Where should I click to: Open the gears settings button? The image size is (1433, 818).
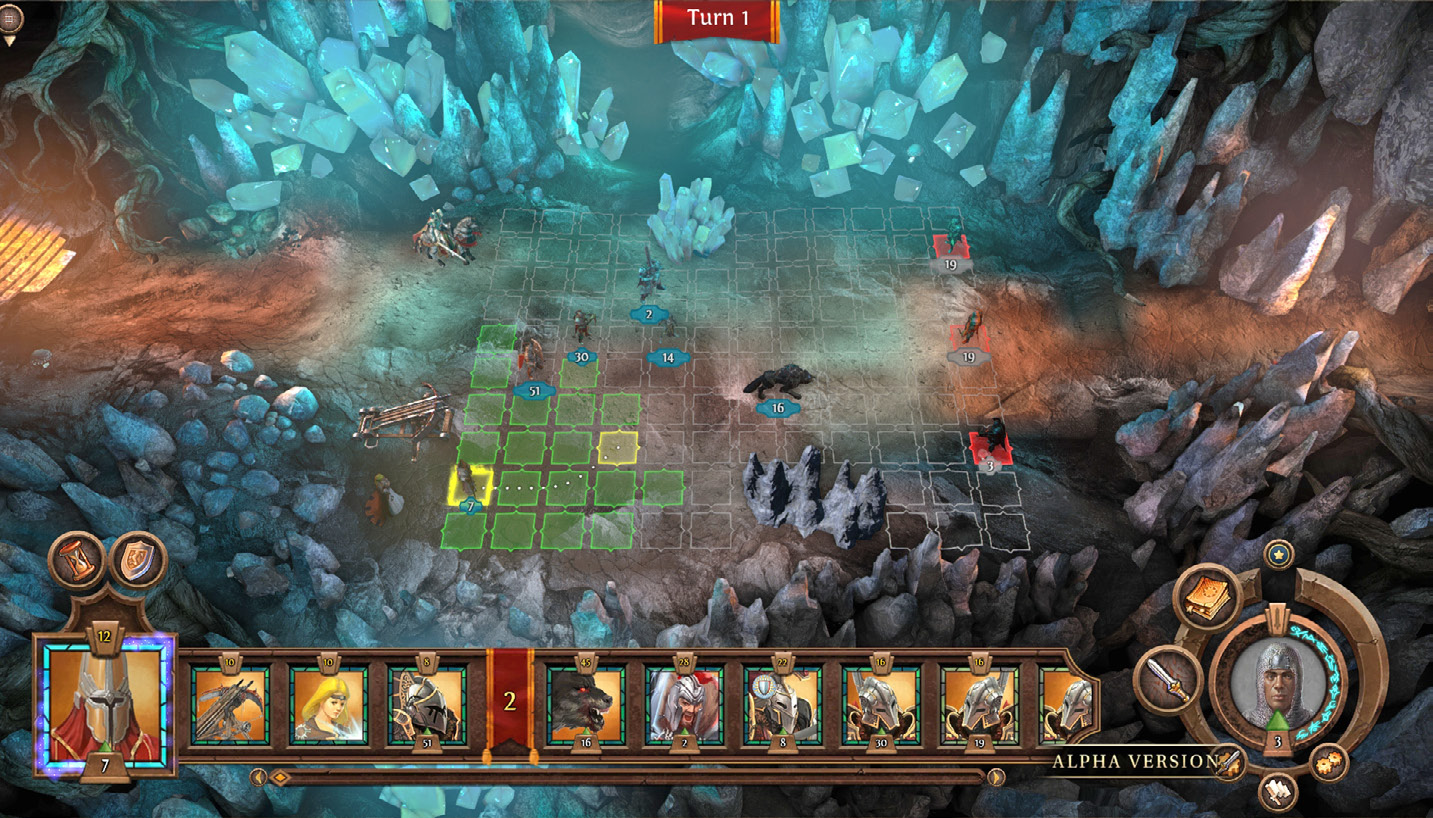pyautogui.click(x=1328, y=763)
